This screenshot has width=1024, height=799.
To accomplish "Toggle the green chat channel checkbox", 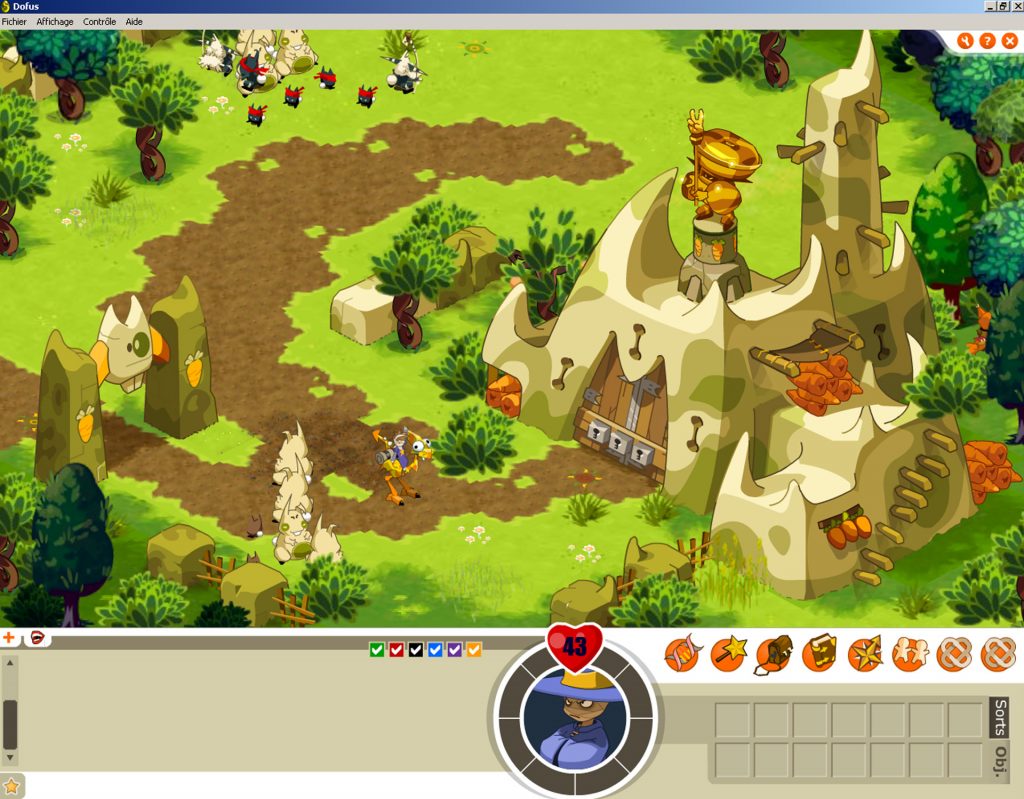I will point(377,650).
